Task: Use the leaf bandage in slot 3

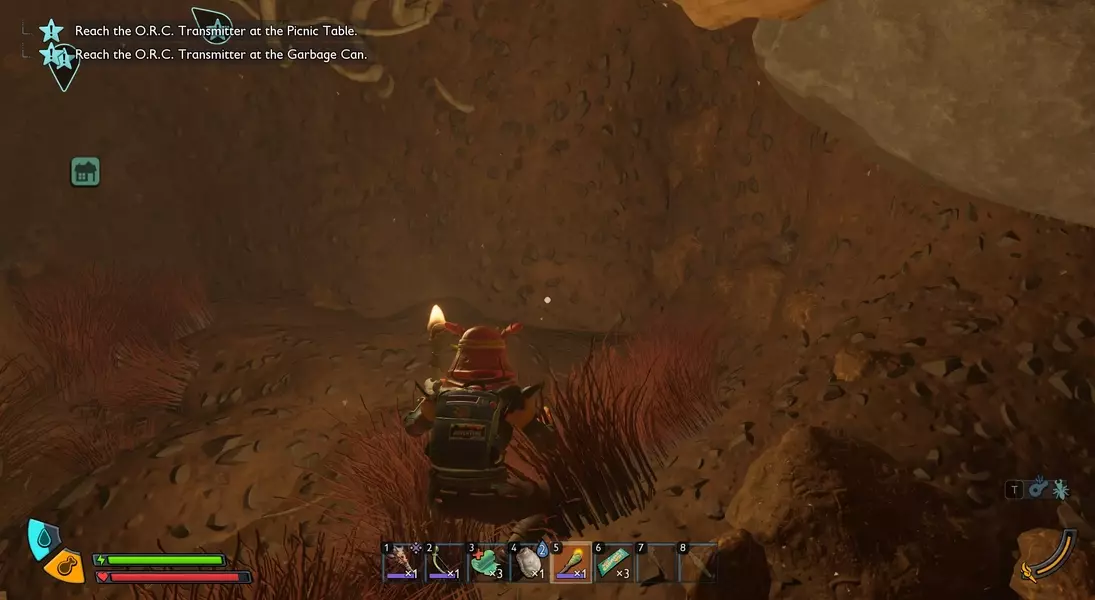Action: point(486,564)
